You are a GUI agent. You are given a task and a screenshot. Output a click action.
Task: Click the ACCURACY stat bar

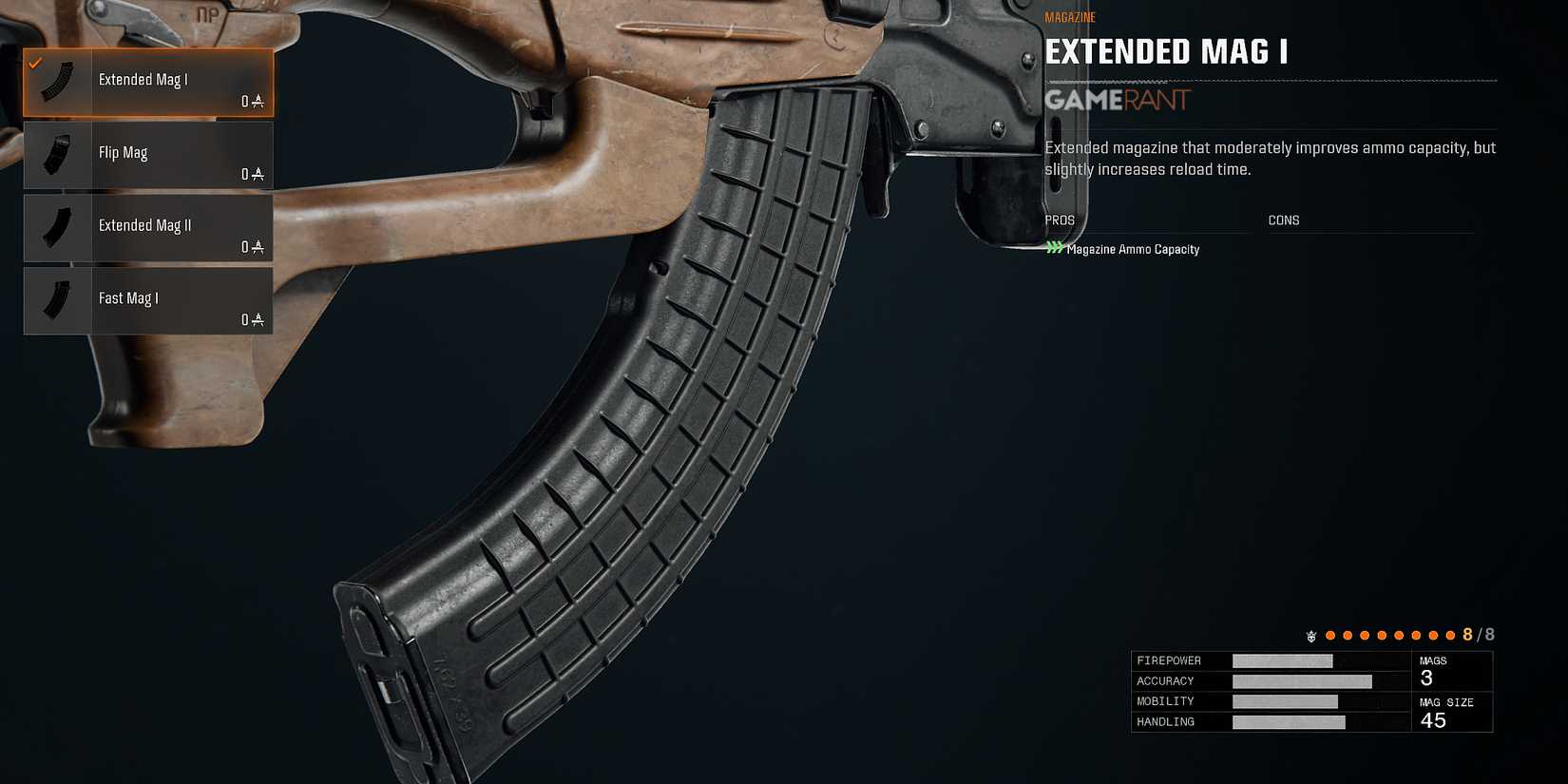point(1302,680)
